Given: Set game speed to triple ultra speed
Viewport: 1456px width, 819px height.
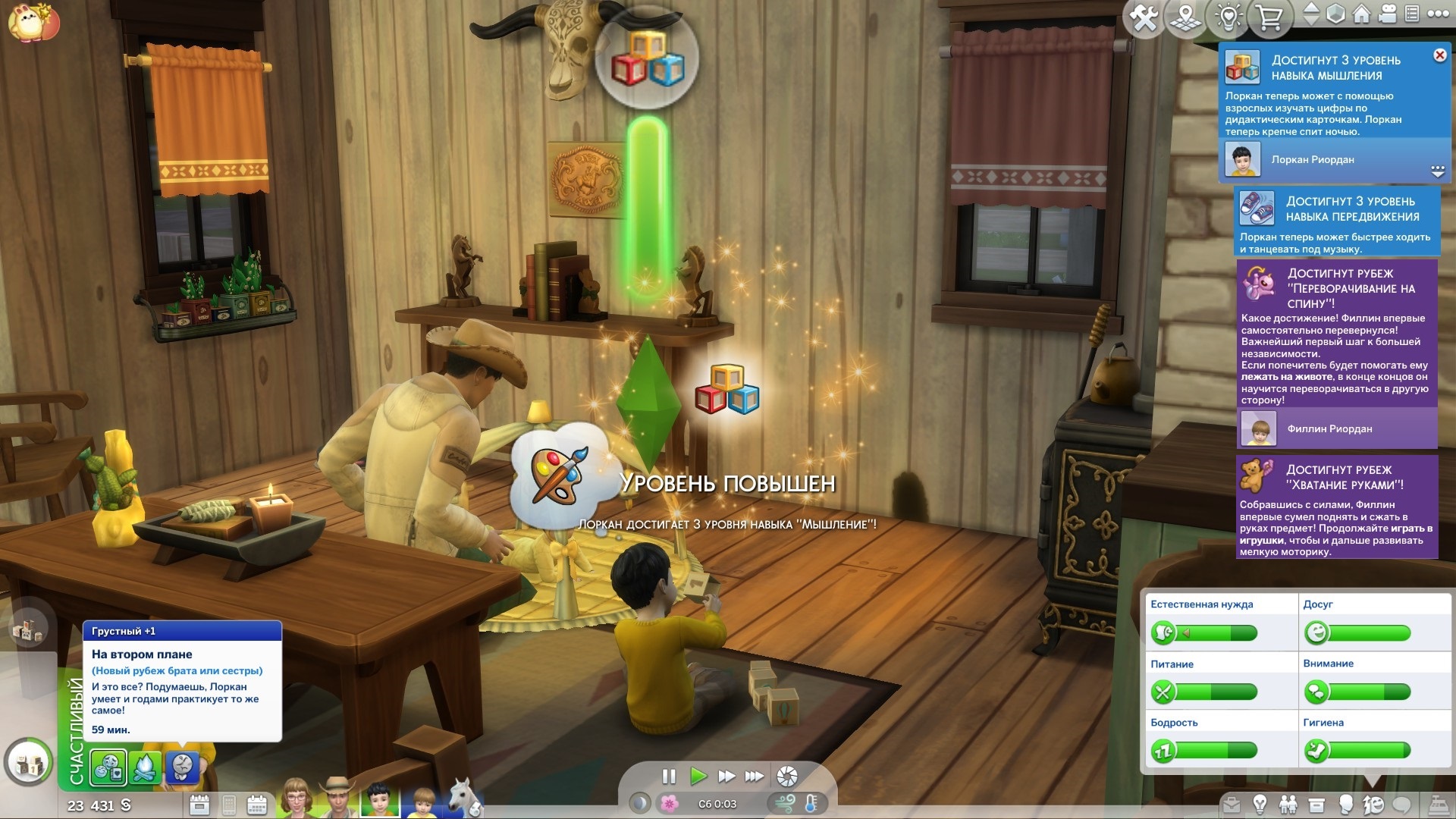Looking at the screenshot, I should pos(754,776).
